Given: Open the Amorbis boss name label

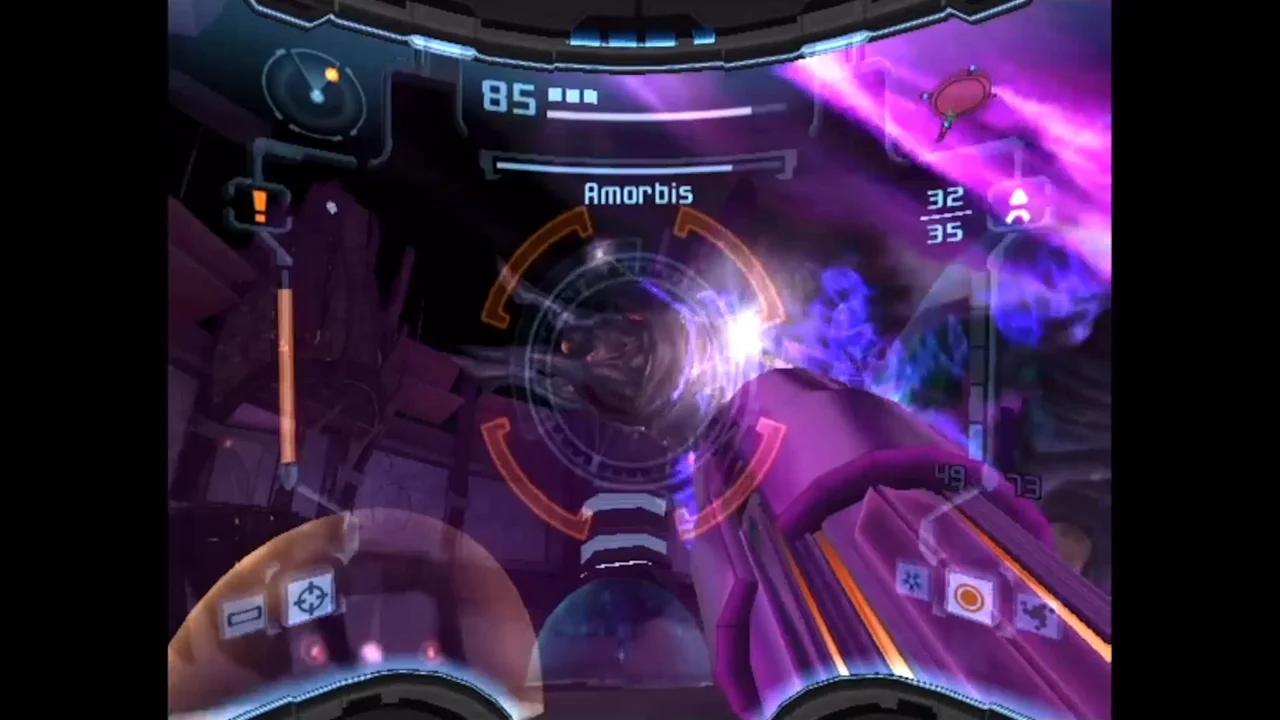Looking at the screenshot, I should tap(639, 193).
